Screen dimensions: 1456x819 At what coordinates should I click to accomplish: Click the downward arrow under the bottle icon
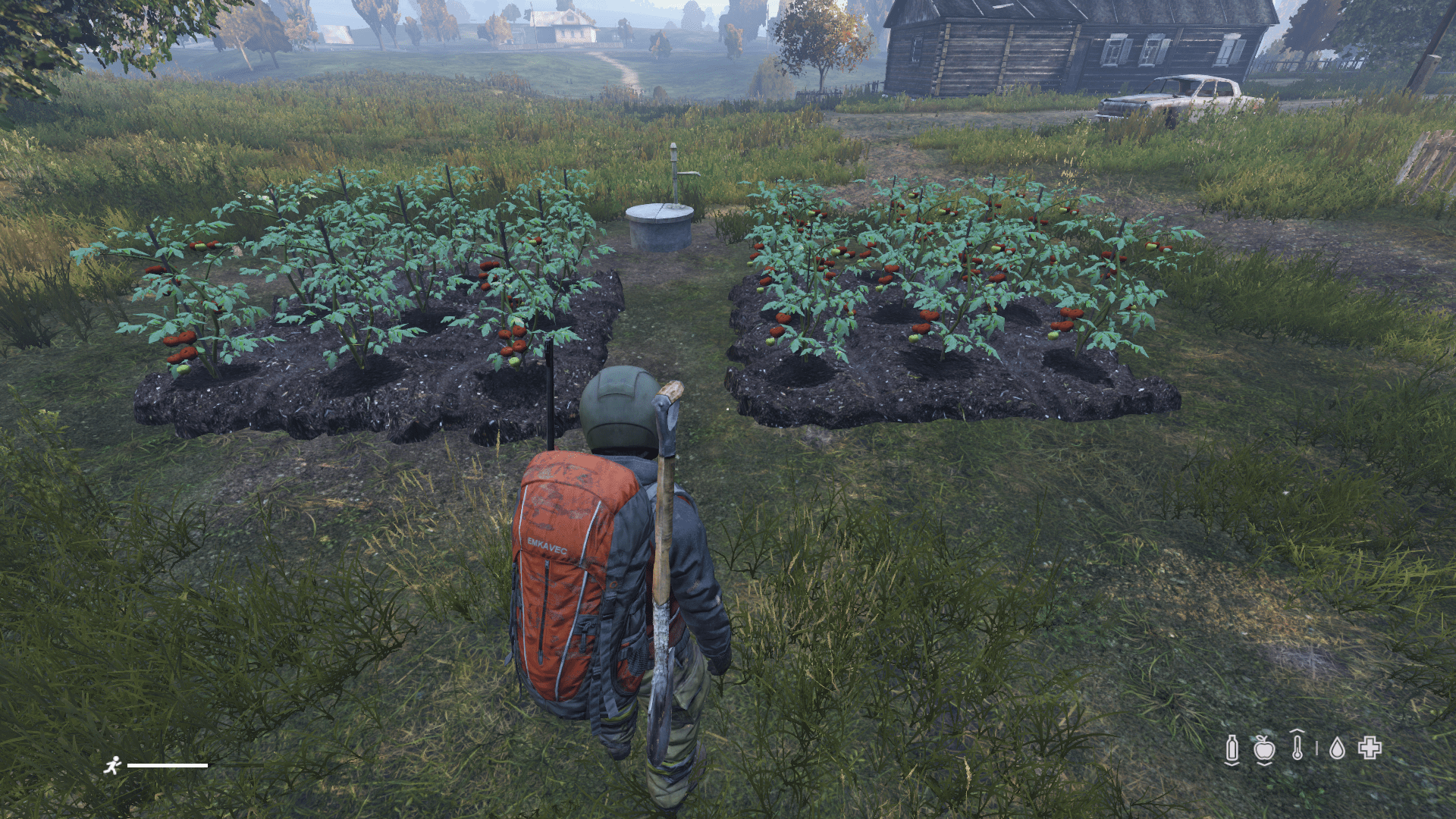click(1232, 764)
